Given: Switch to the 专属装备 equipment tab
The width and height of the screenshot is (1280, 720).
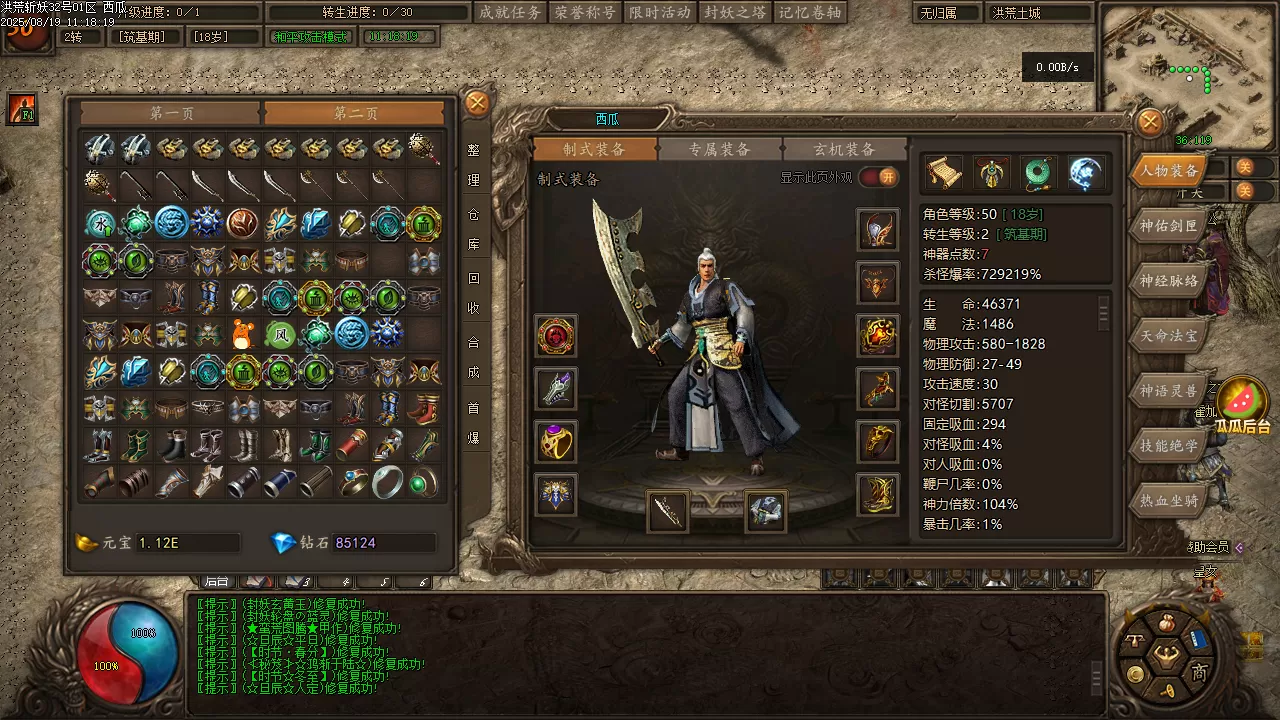Looking at the screenshot, I should [x=720, y=149].
